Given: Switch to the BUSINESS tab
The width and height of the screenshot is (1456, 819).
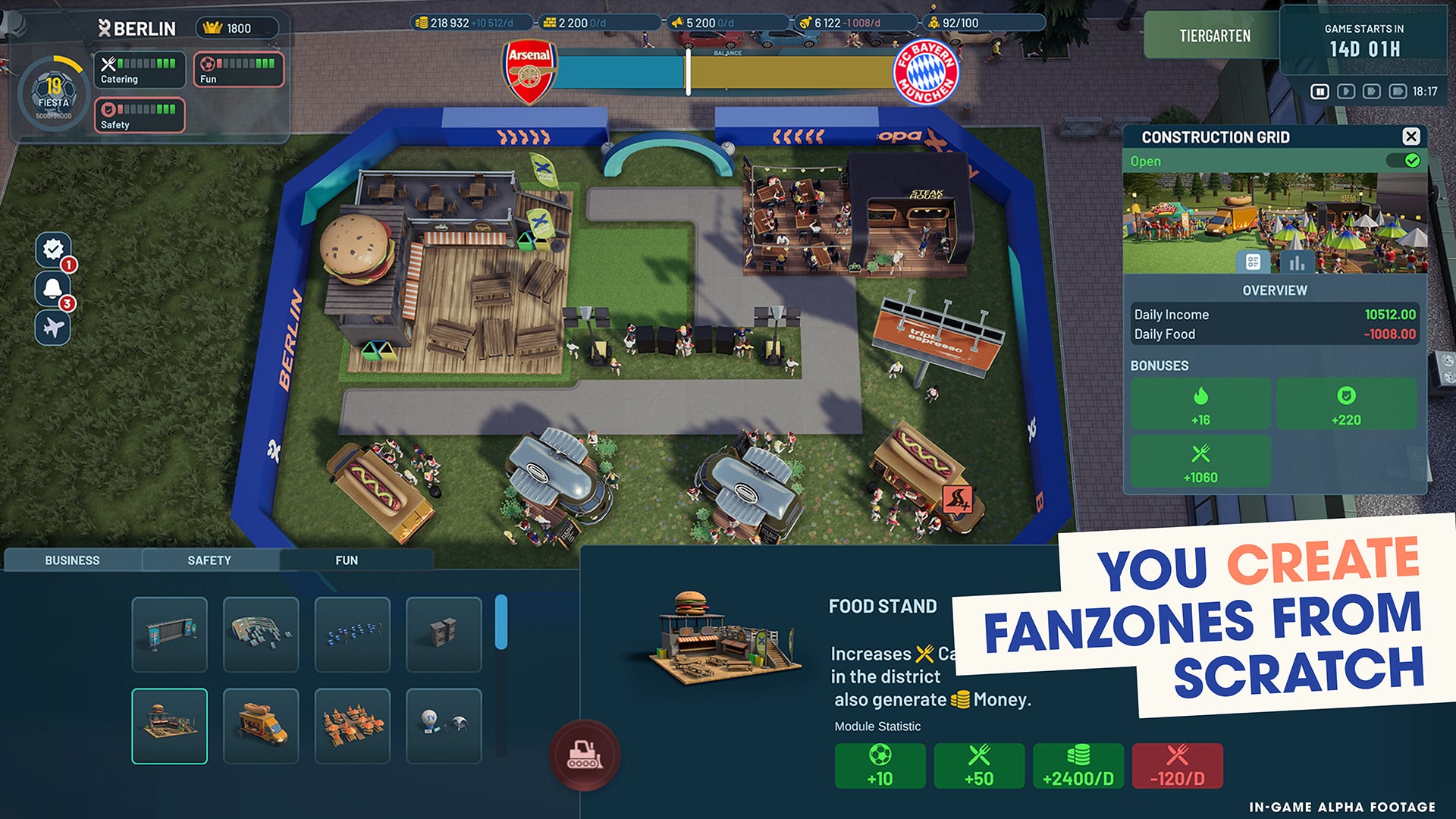Looking at the screenshot, I should [73, 560].
